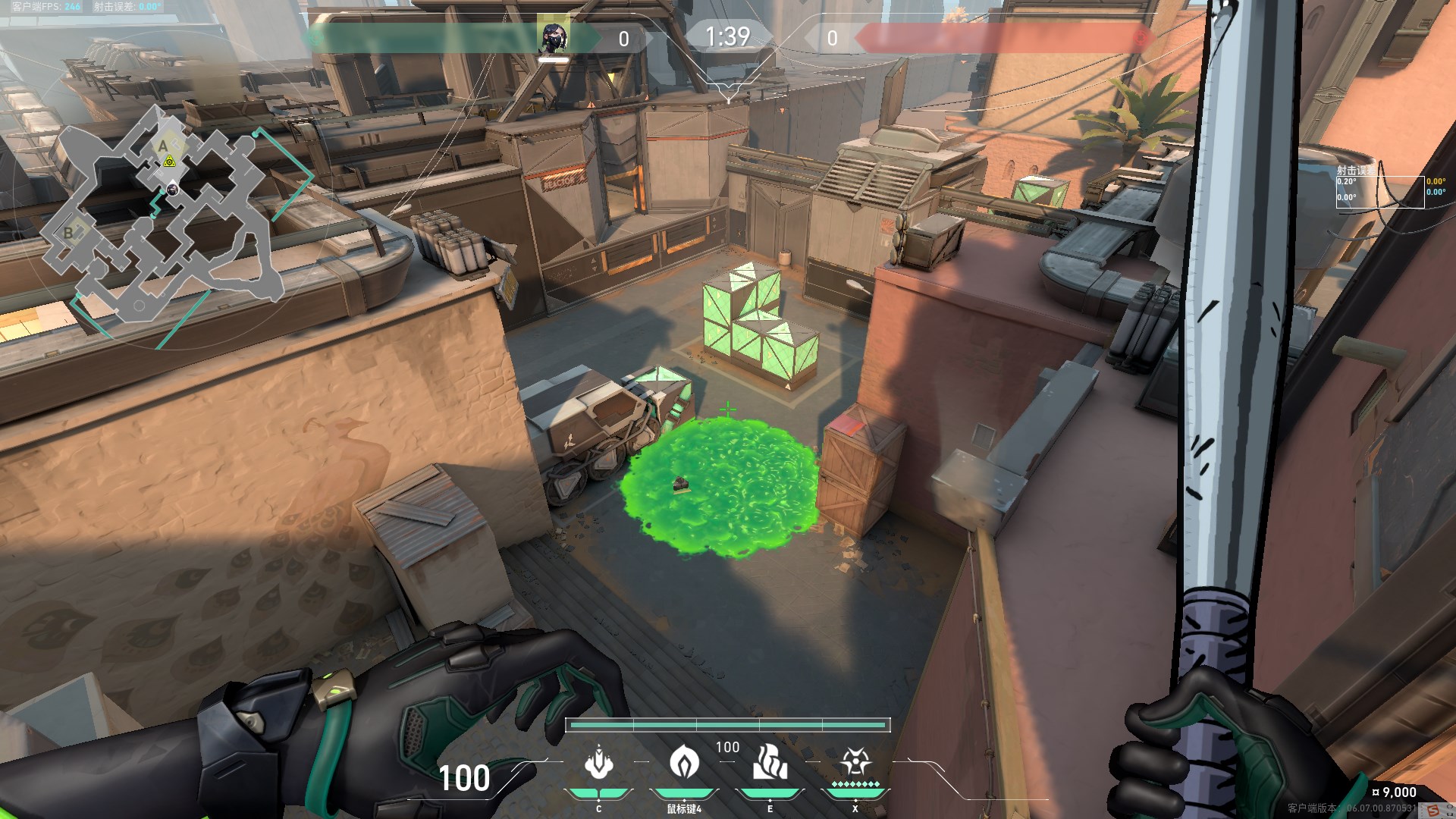Open the Sogou input method icon
Image resolution: width=1456 pixels, height=819 pixels.
click(x=1432, y=811)
